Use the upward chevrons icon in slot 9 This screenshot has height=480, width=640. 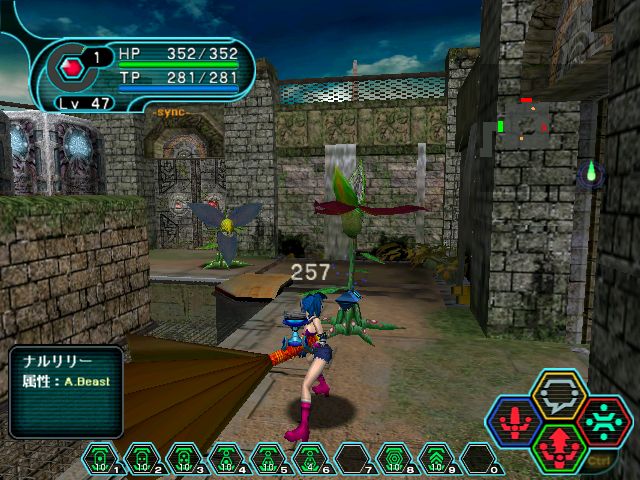[x=436, y=459]
